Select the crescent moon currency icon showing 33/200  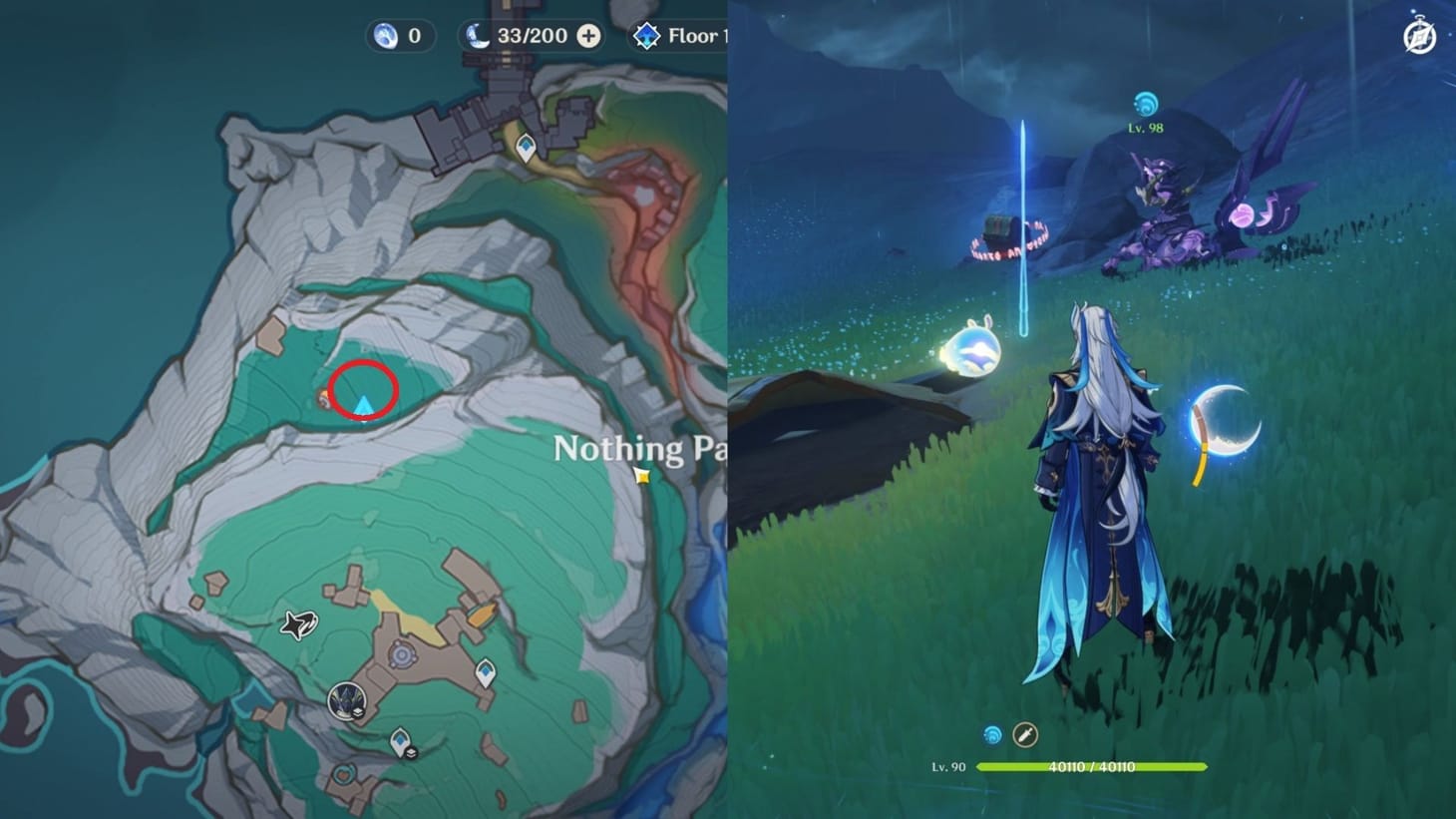[478, 35]
